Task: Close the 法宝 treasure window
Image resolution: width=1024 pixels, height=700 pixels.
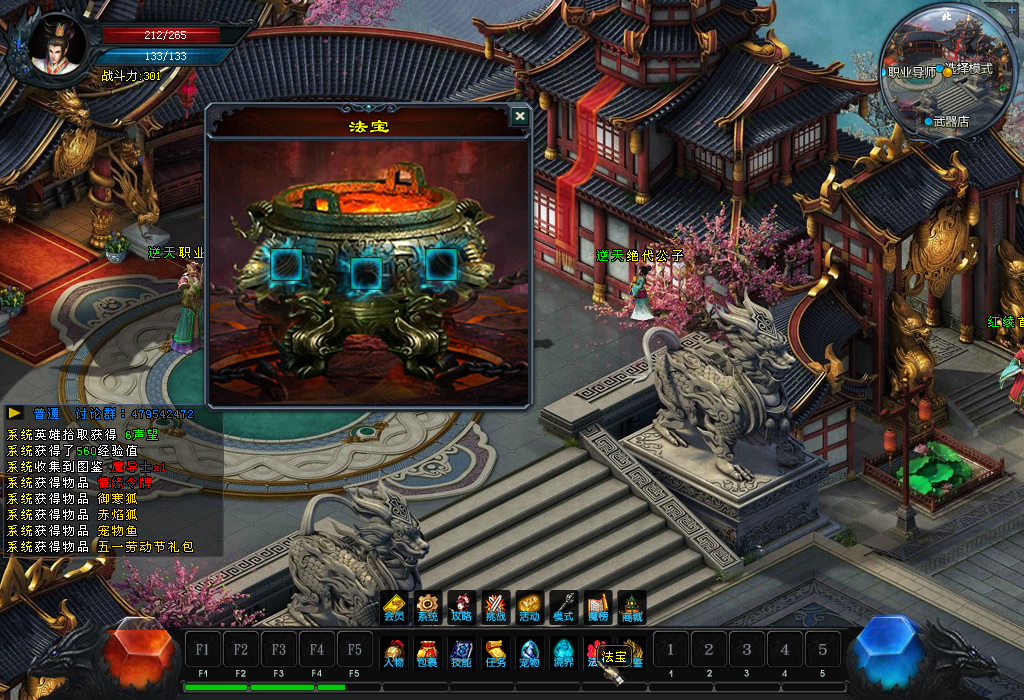Action: [519, 117]
